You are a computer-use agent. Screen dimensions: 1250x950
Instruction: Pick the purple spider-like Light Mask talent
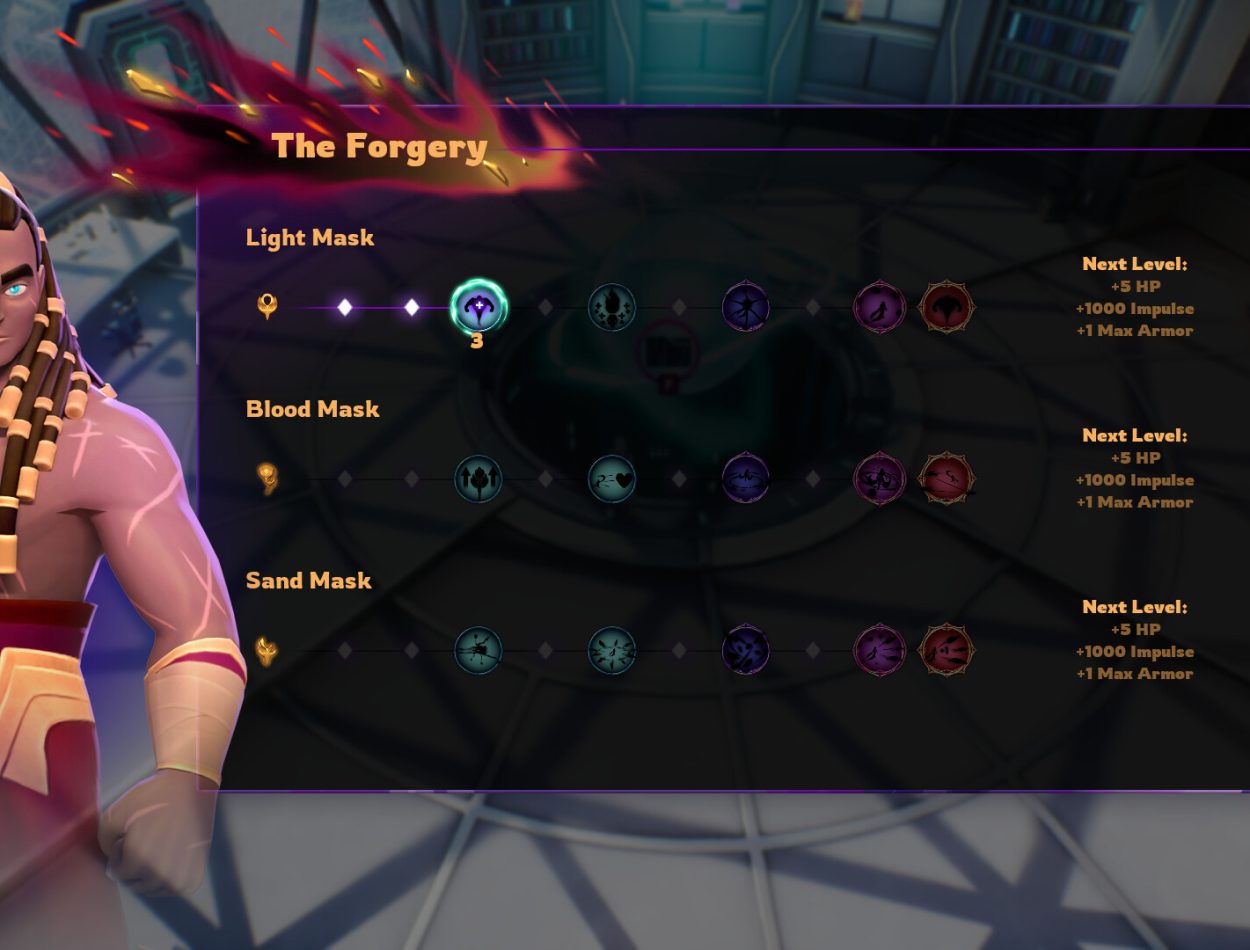[746, 307]
